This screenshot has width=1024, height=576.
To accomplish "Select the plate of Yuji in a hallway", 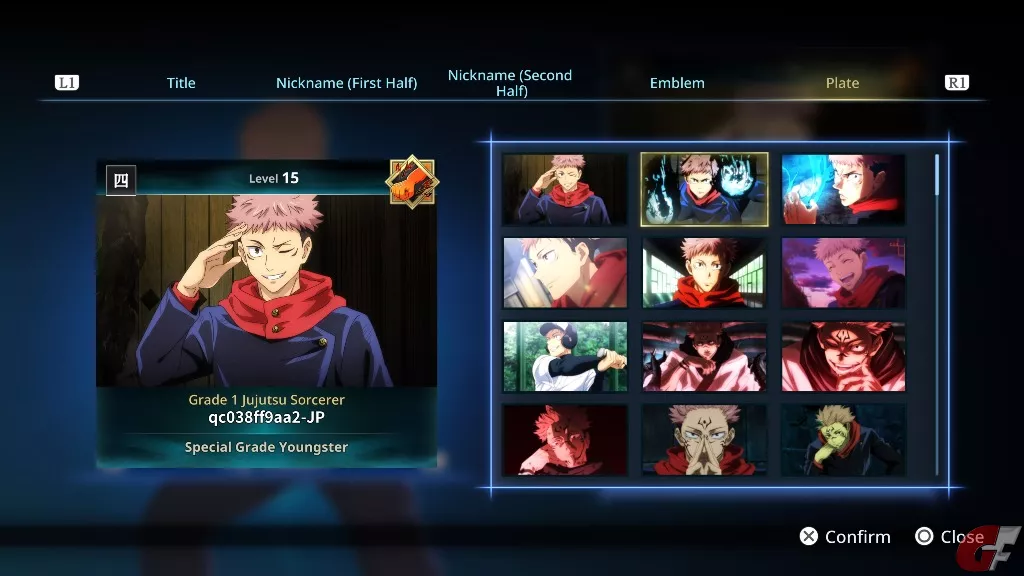I will click(704, 273).
